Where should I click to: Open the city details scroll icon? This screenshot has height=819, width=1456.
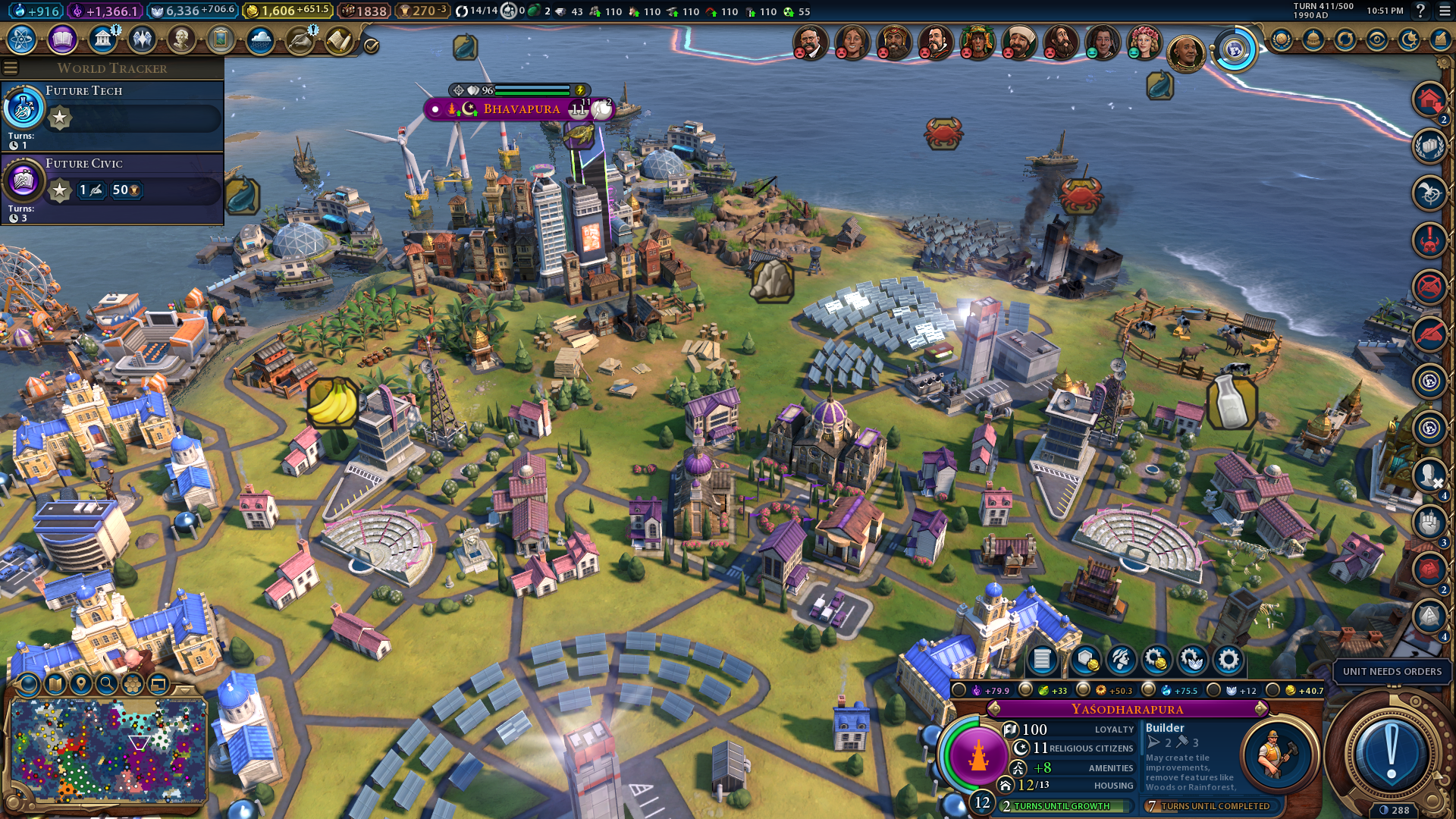point(1042,660)
